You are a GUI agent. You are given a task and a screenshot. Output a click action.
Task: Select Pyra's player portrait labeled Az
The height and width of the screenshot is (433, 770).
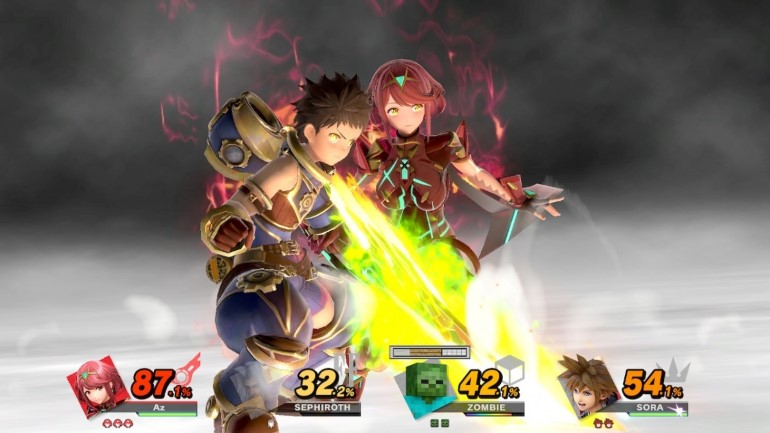pos(96,388)
